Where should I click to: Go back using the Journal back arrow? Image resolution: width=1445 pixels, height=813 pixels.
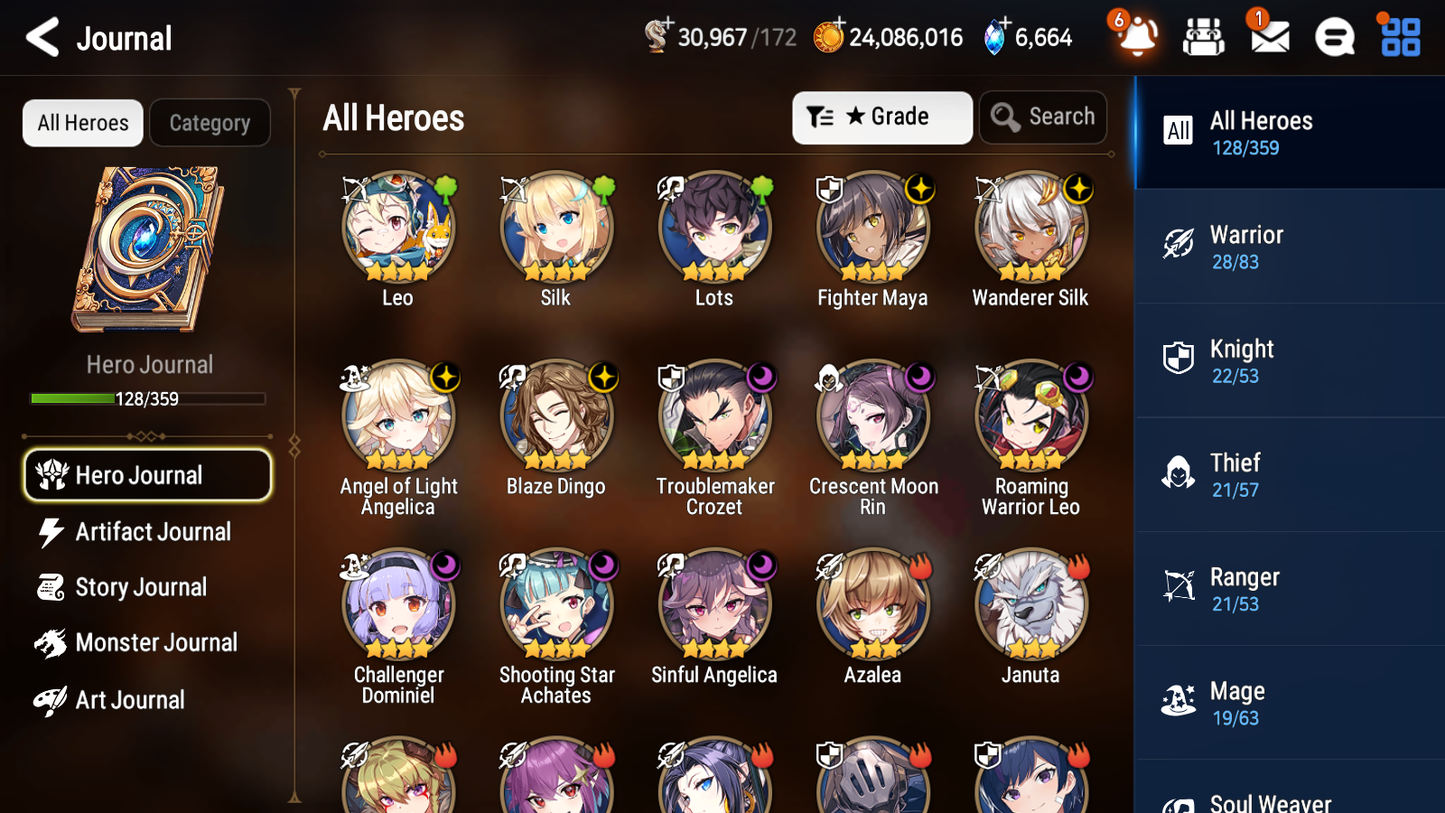(x=43, y=36)
